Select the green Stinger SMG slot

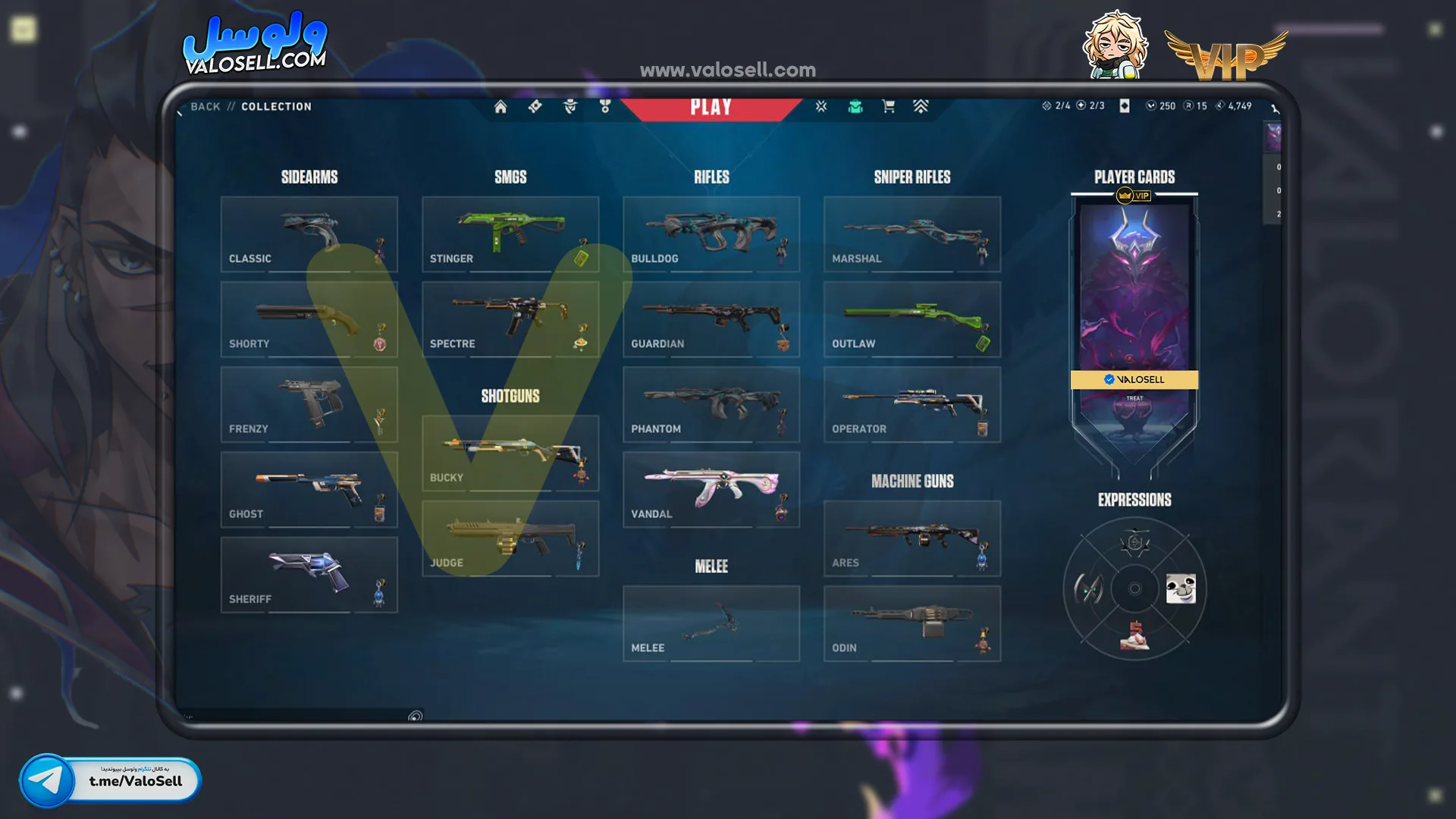[x=510, y=234]
